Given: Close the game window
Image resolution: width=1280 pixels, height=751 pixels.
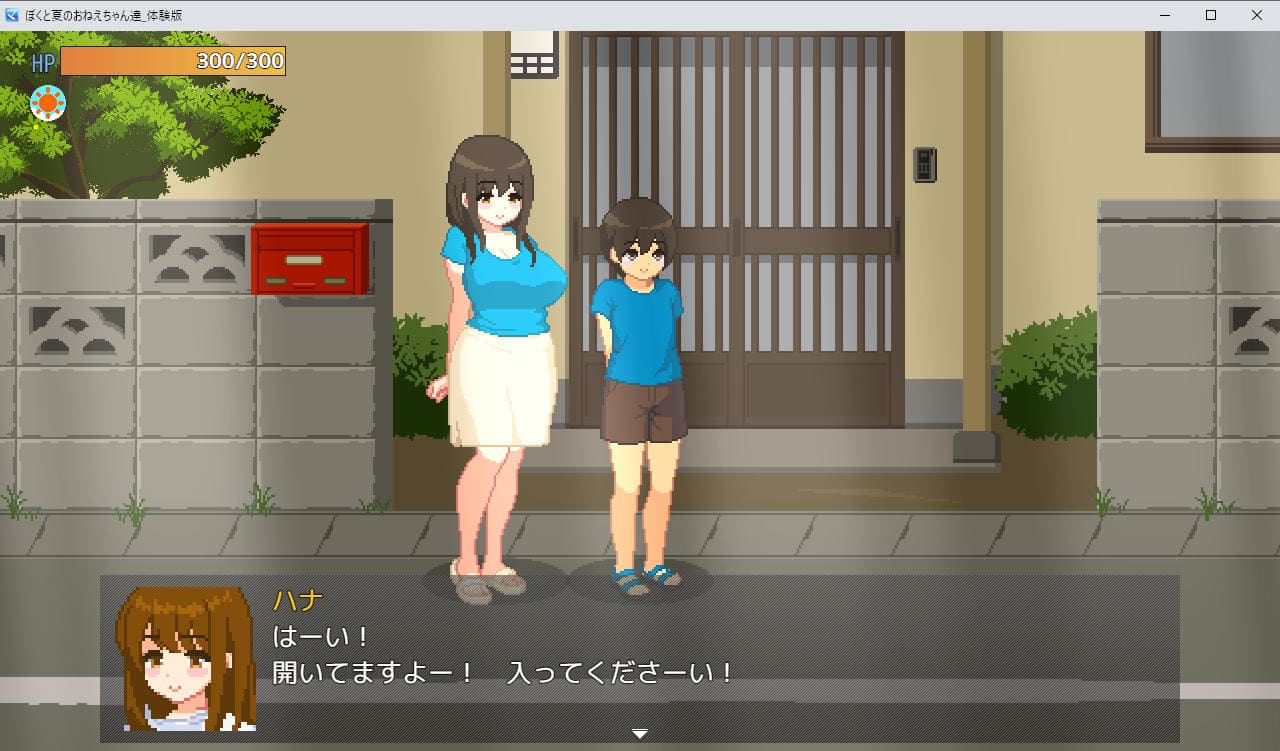Looking at the screenshot, I should pos(1257,15).
